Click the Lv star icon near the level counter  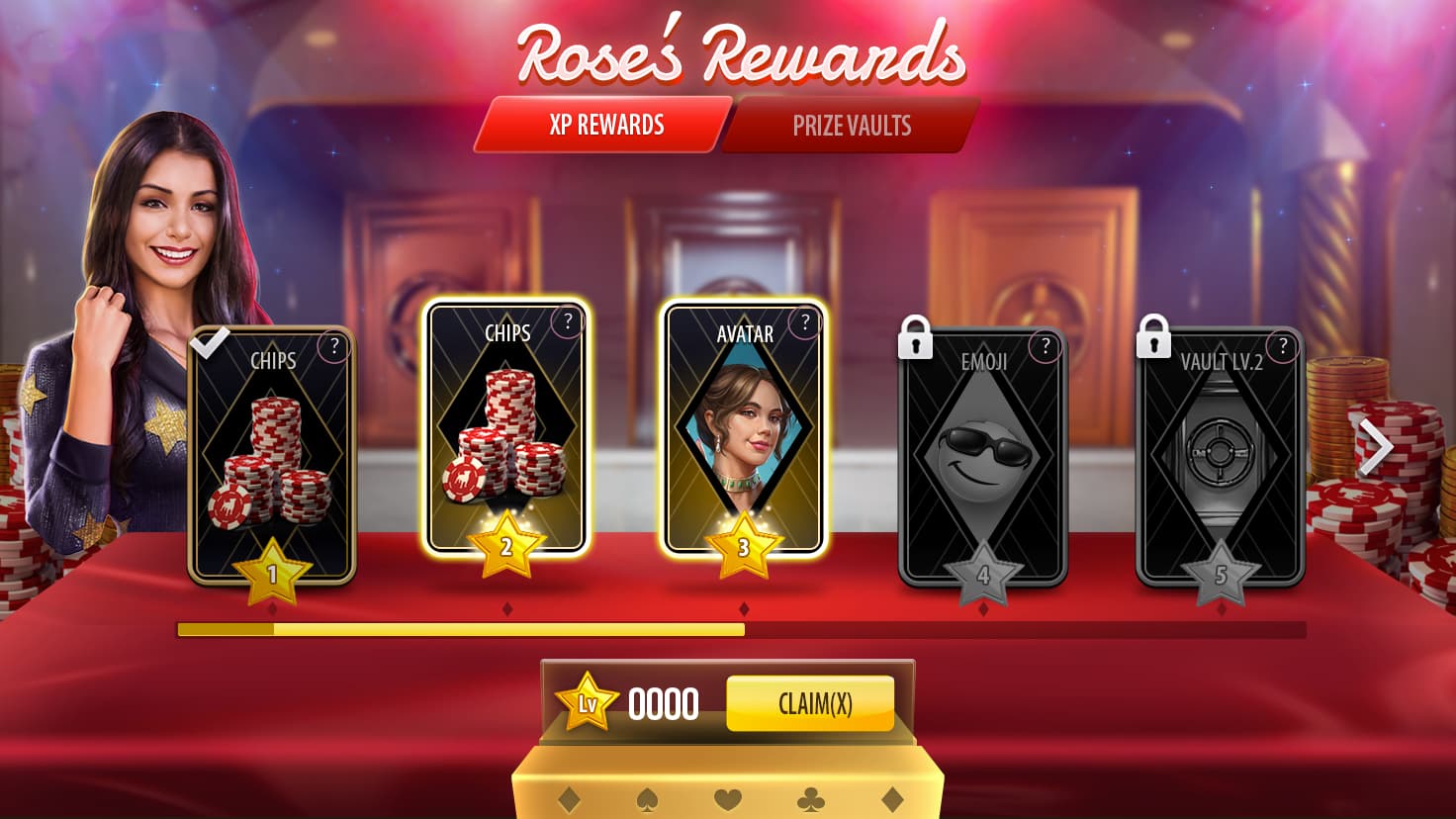point(586,703)
